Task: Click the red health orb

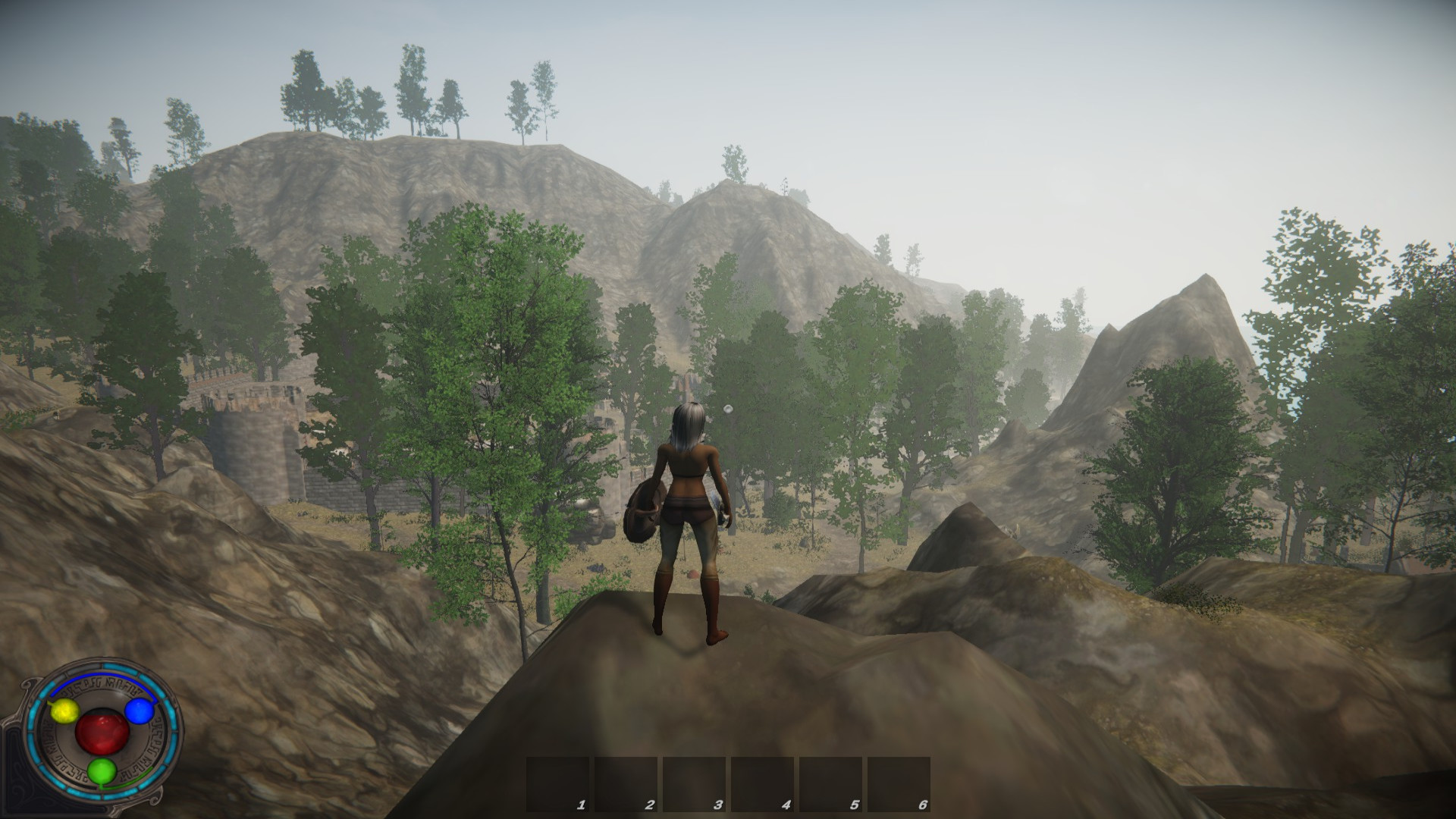Action: click(x=102, y=732)
